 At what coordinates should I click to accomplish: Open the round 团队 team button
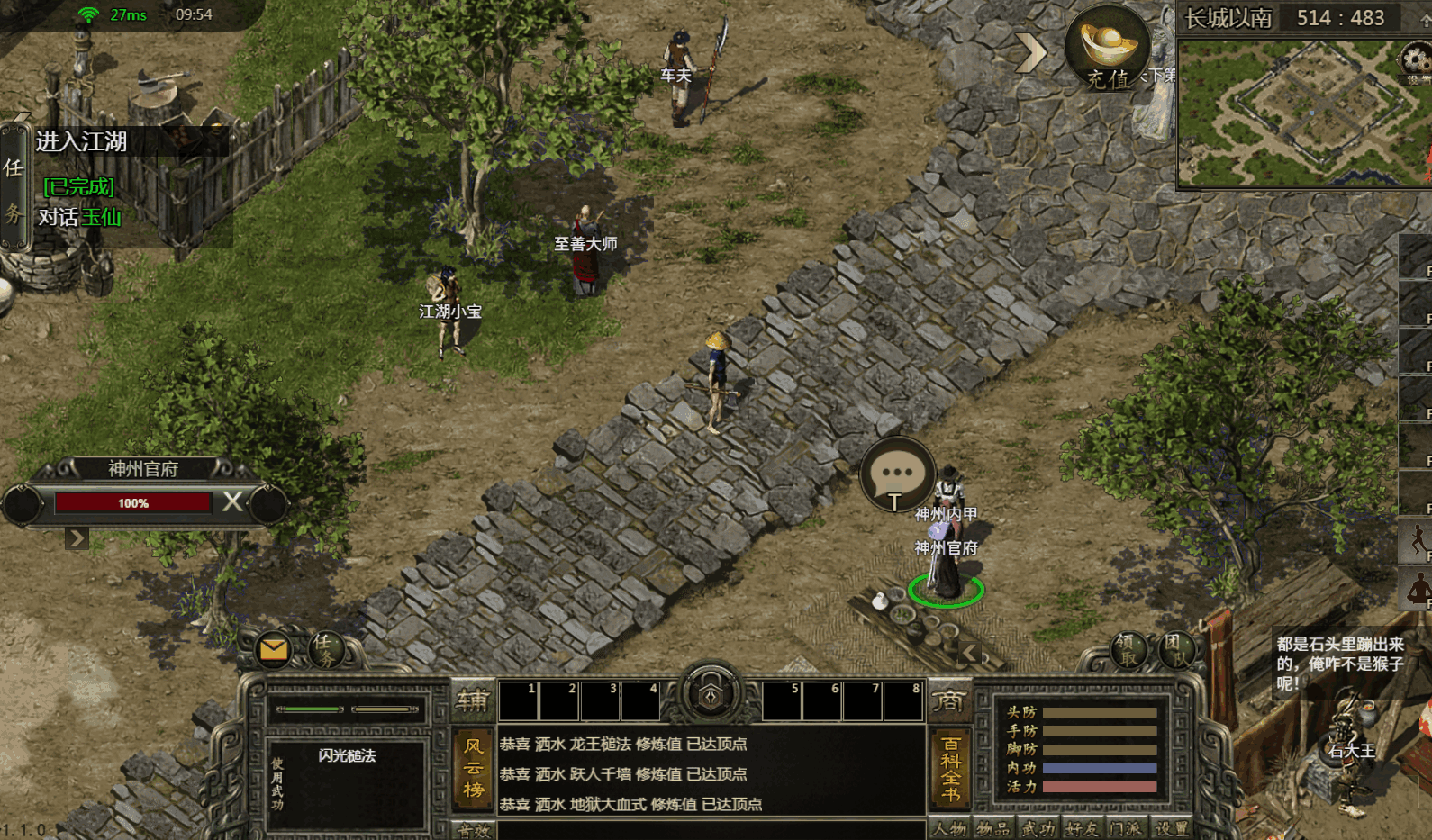(x=1174, y=649)
